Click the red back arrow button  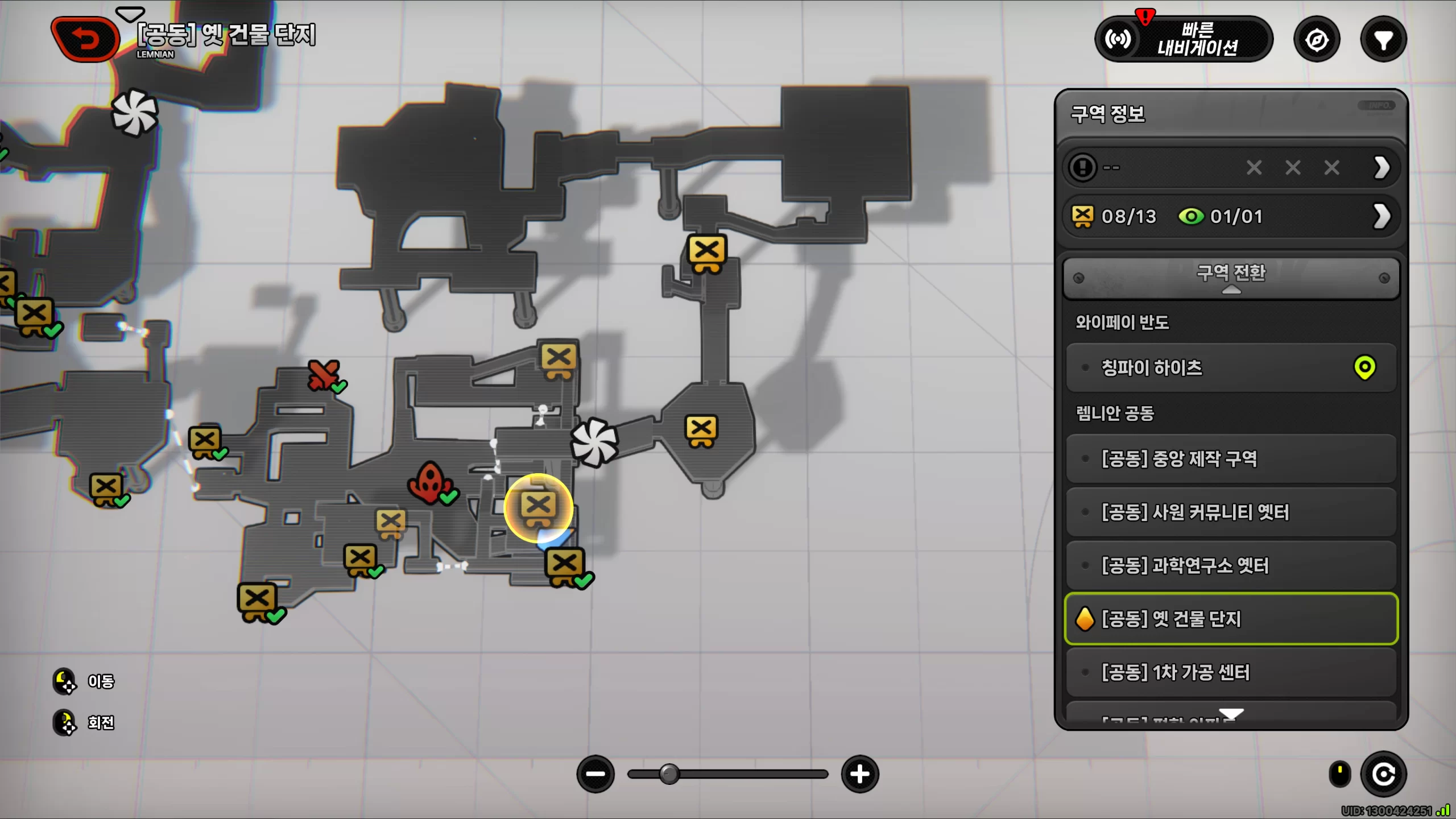pos(85,39)
